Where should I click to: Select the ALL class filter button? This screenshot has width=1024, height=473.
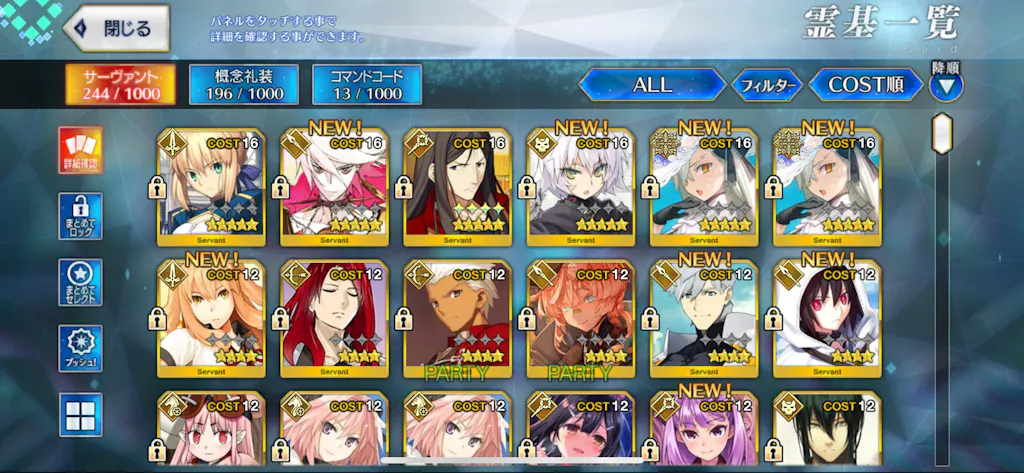point(652,85)
